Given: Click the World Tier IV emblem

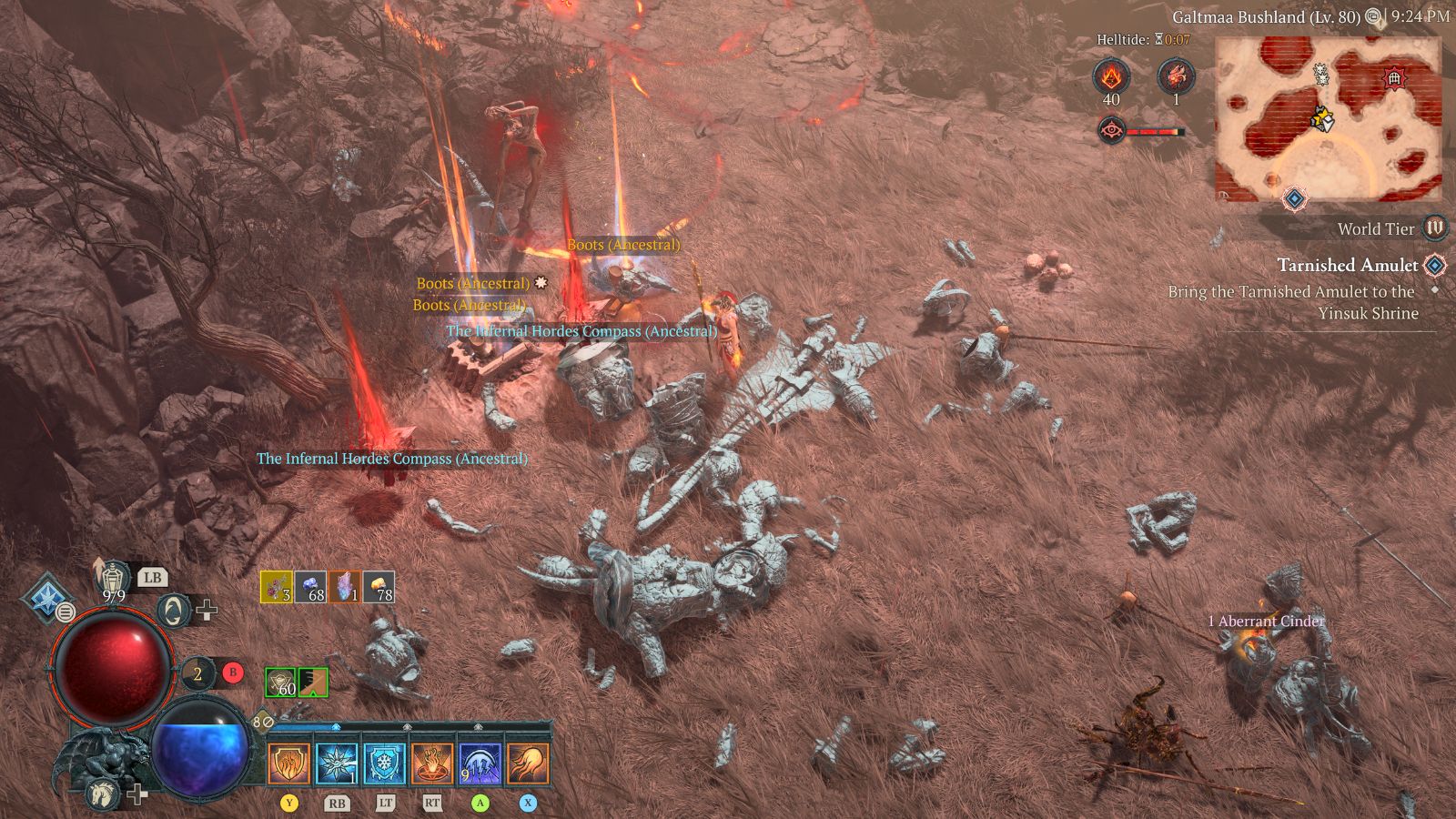Looking at the screenshot, I should [1433, 228].
